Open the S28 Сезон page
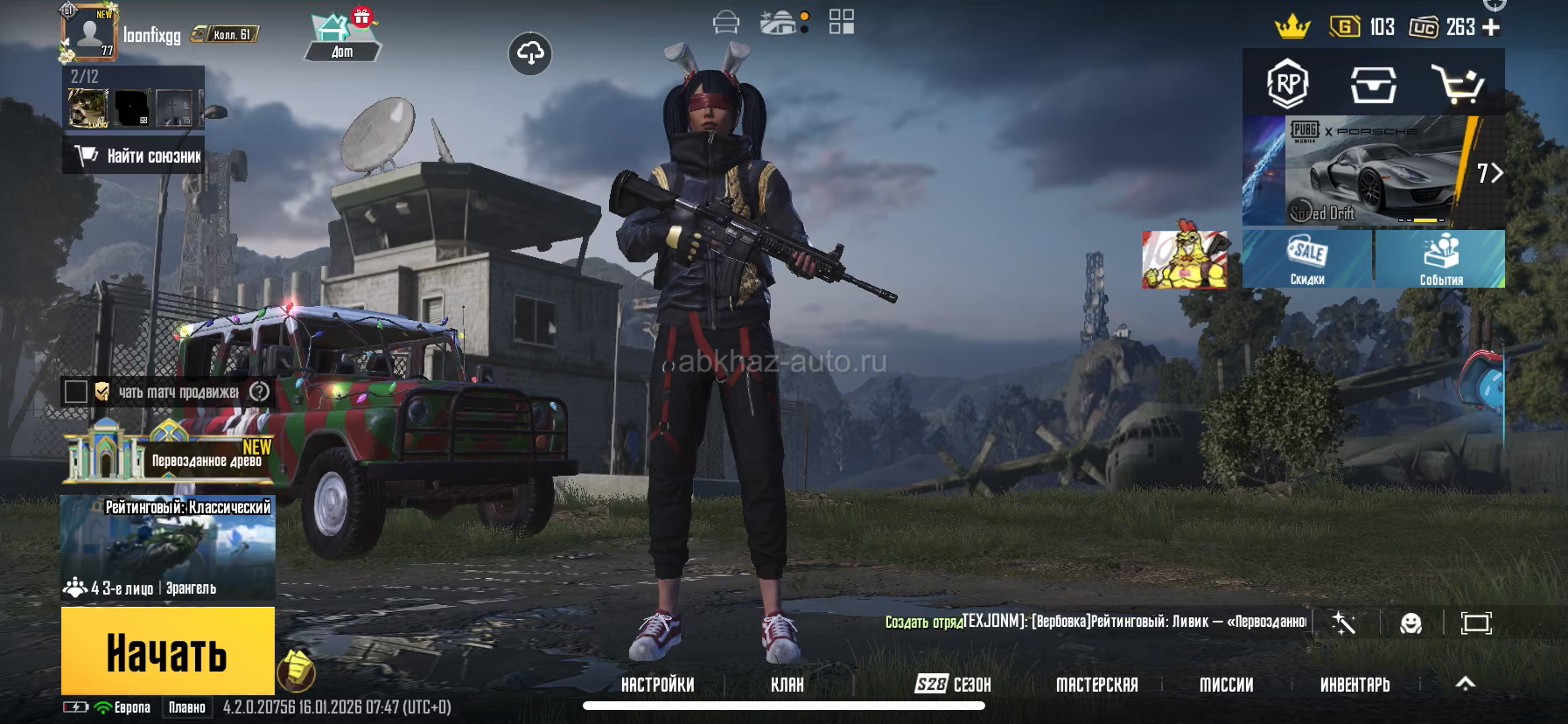The height and width of the screenshot is (724, 1568). pos(952,685)
